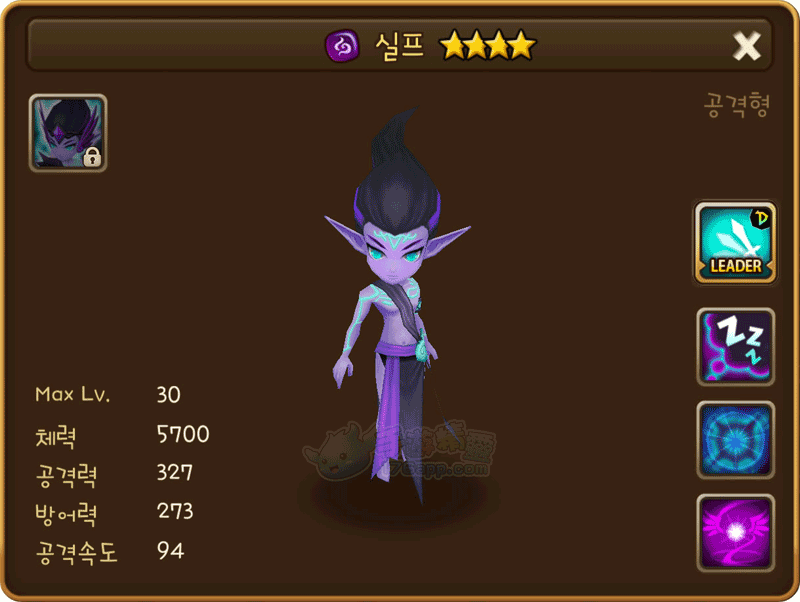Close the Sylph info window
800x602 pixels.
click(x=747, y=45)
